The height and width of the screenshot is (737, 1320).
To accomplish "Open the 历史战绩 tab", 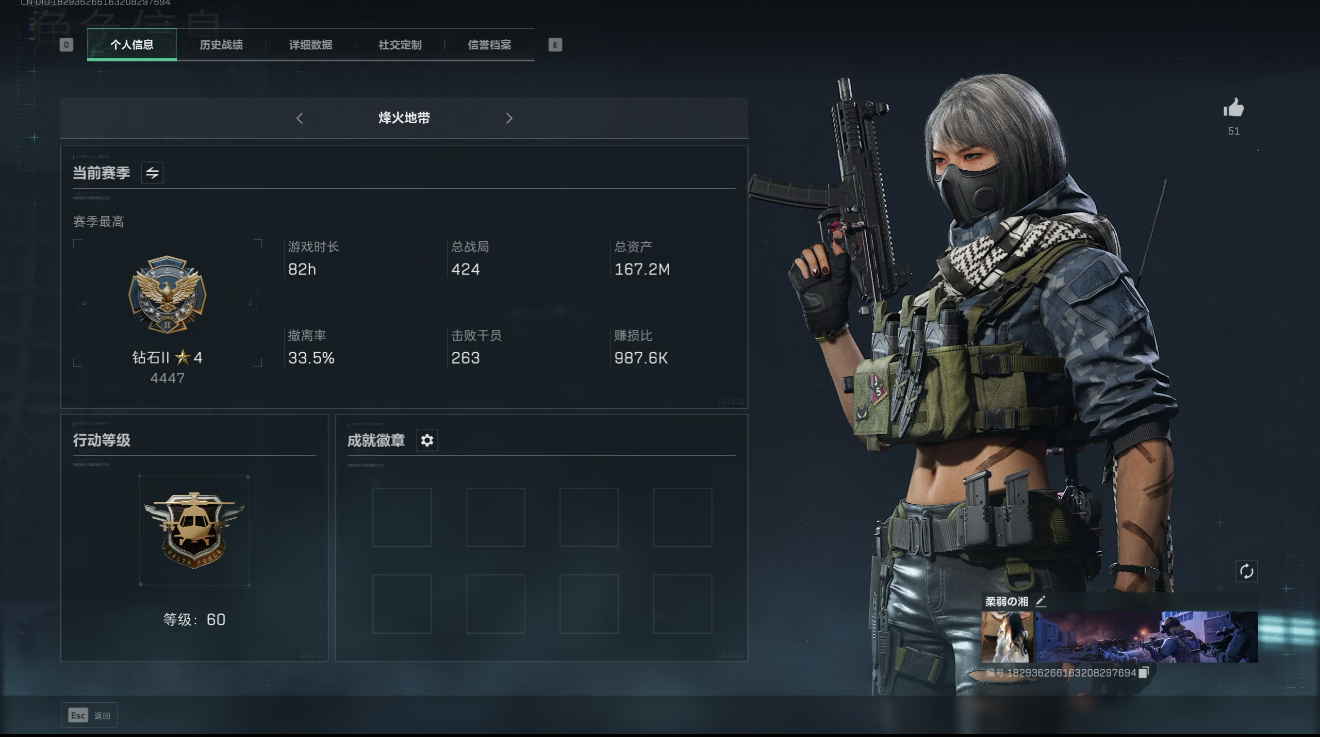I will tap(221, 45).
